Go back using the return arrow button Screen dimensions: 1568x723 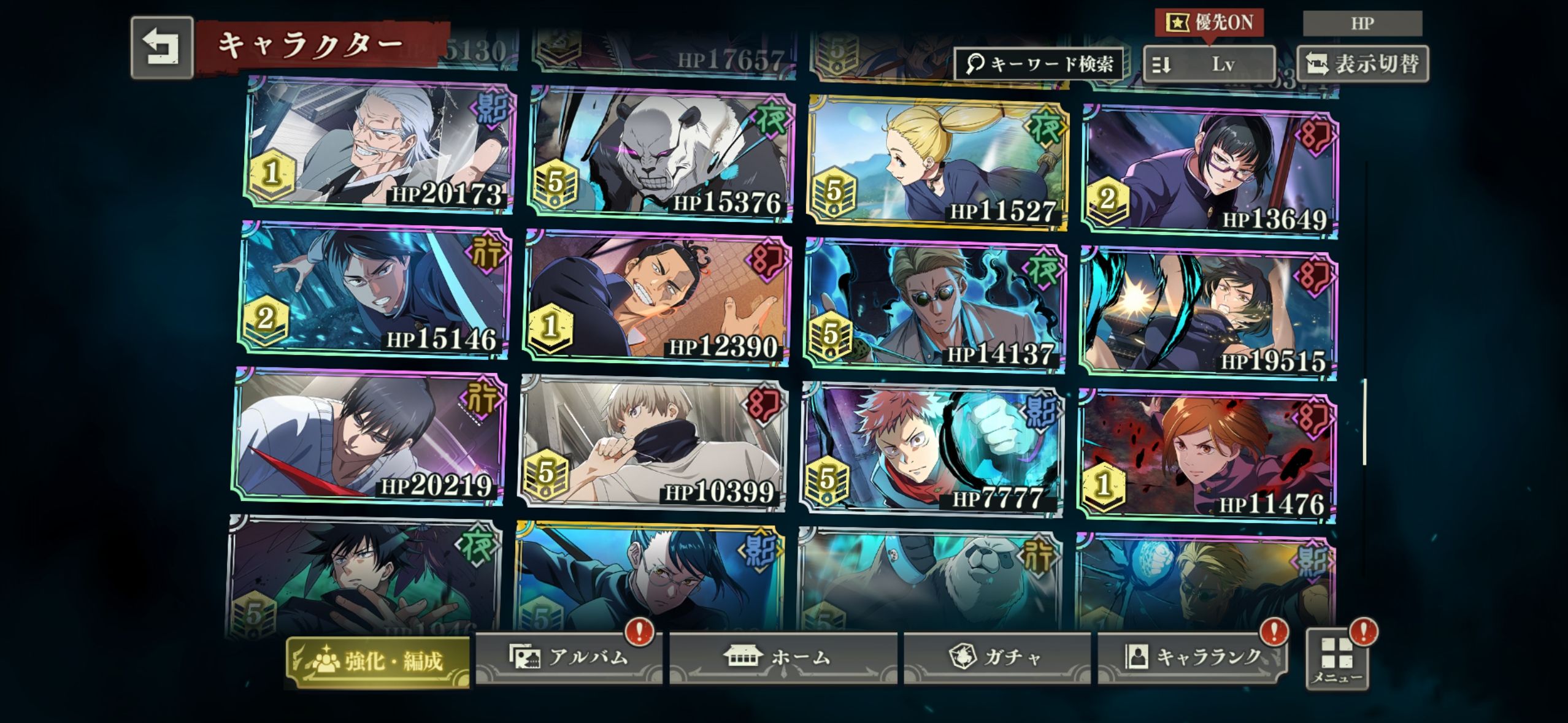(162, 48)
